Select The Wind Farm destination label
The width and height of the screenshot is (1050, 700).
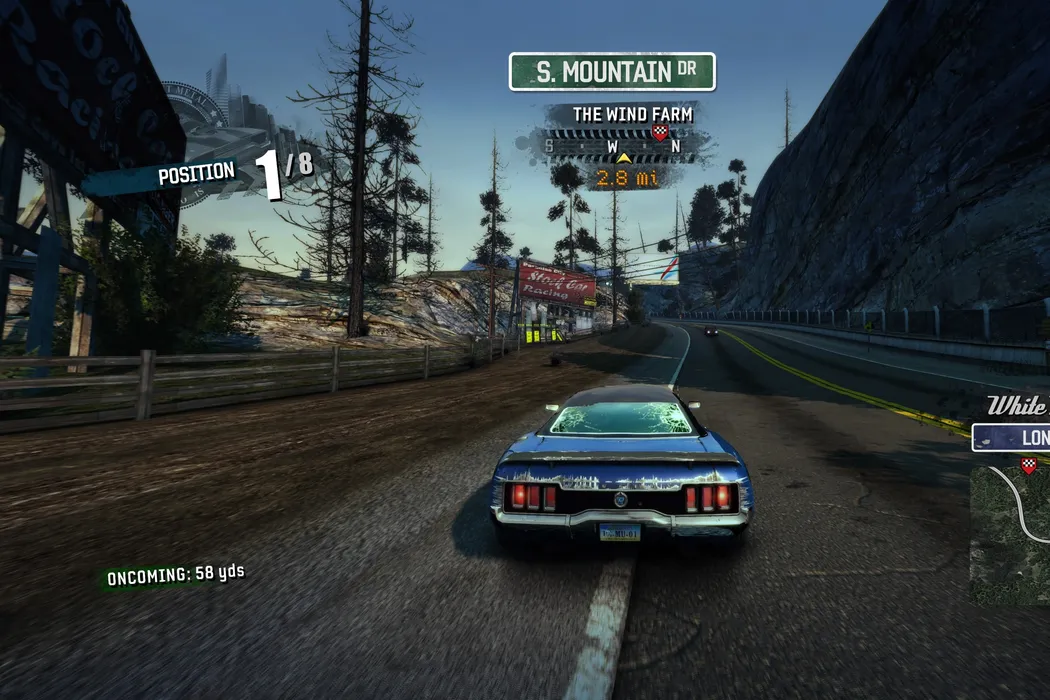pos(632,114)
